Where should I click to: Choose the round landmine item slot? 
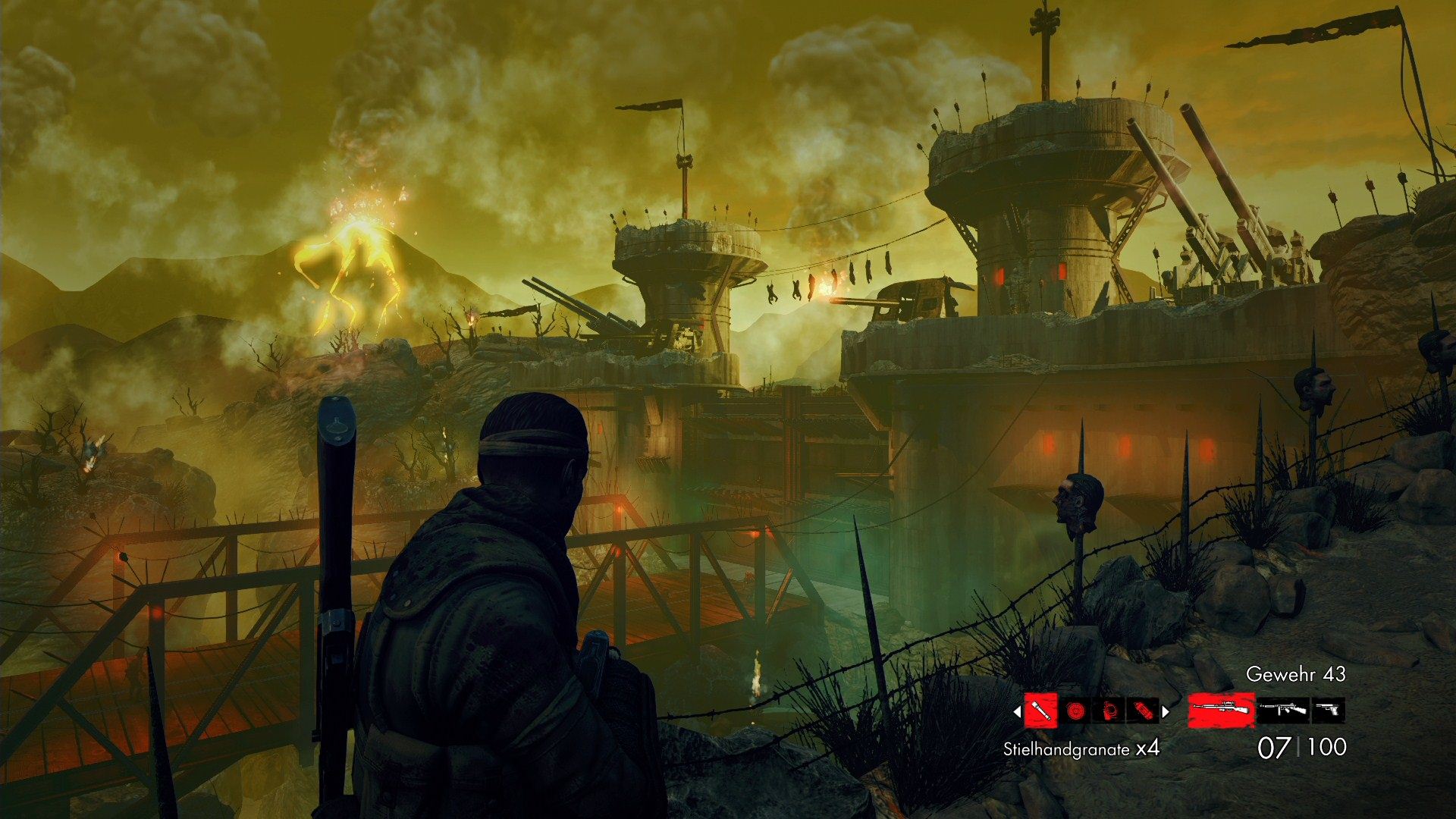[1075, 711]
